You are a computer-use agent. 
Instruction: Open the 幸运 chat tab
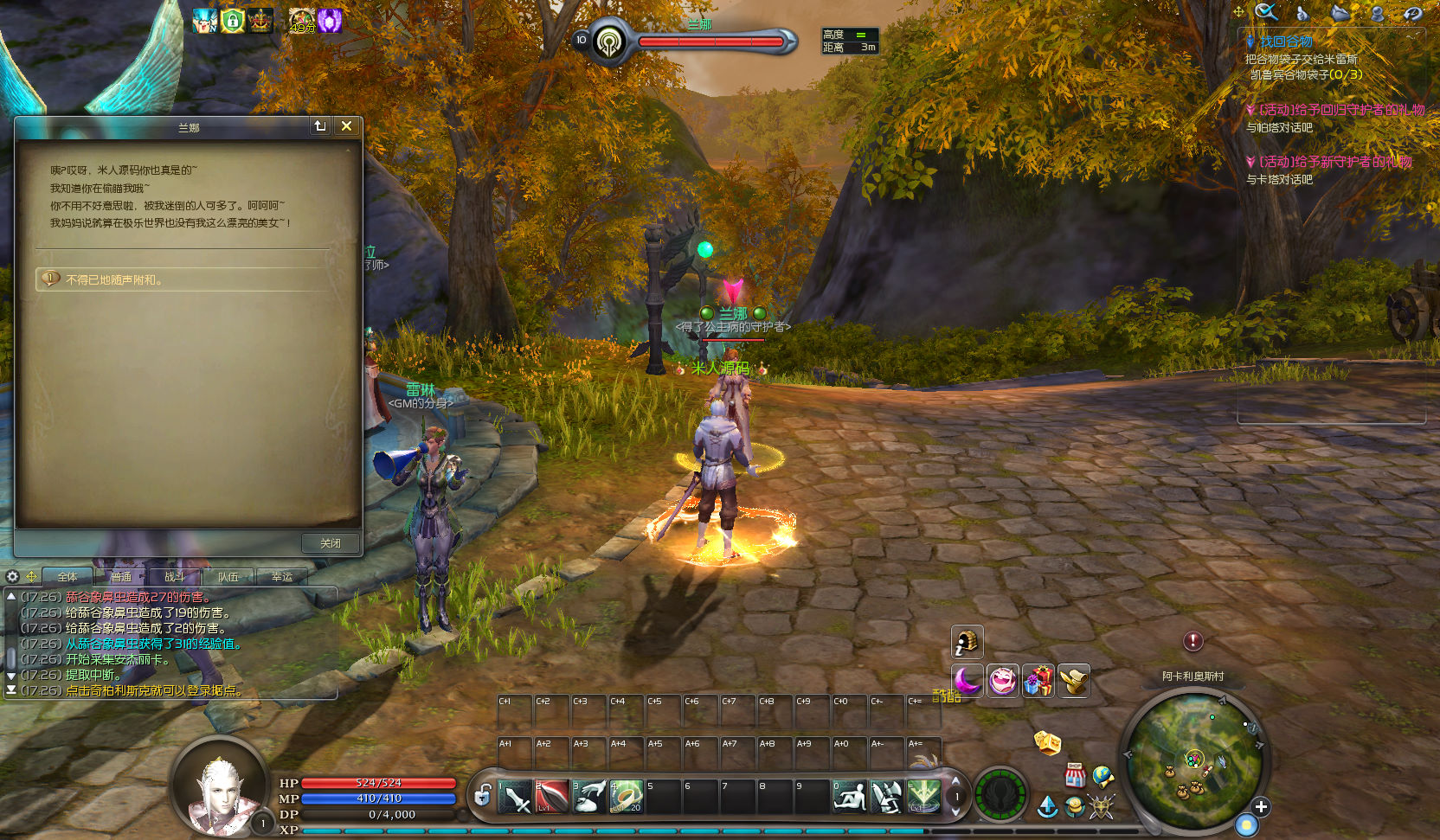tap(281, 577)
